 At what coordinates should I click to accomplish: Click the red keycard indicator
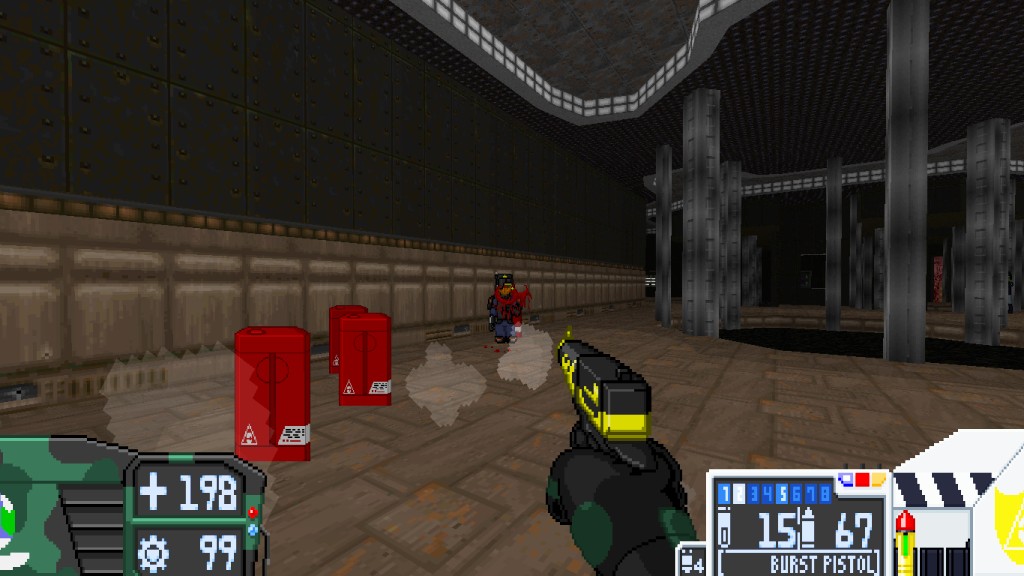point(862,479)
